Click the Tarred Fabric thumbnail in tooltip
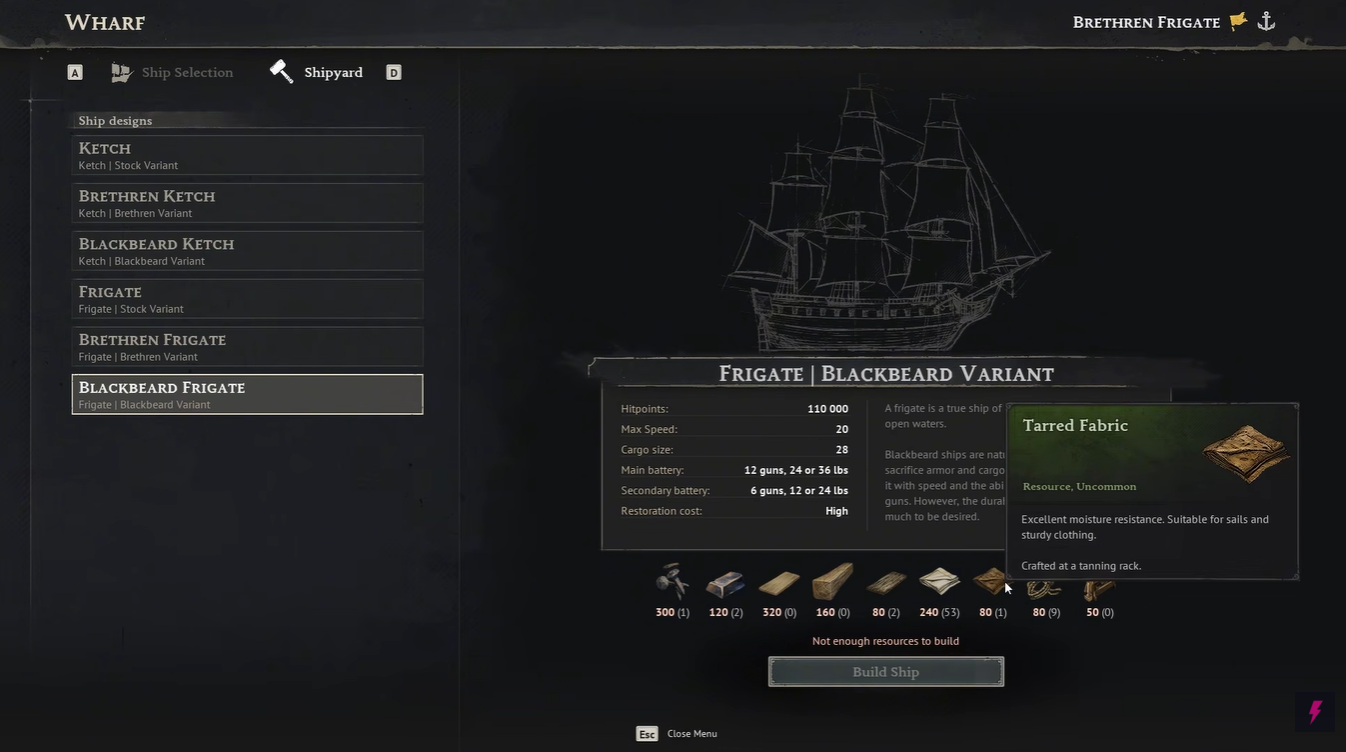Screen dimensions: 1346x752 click(1246, 453)
